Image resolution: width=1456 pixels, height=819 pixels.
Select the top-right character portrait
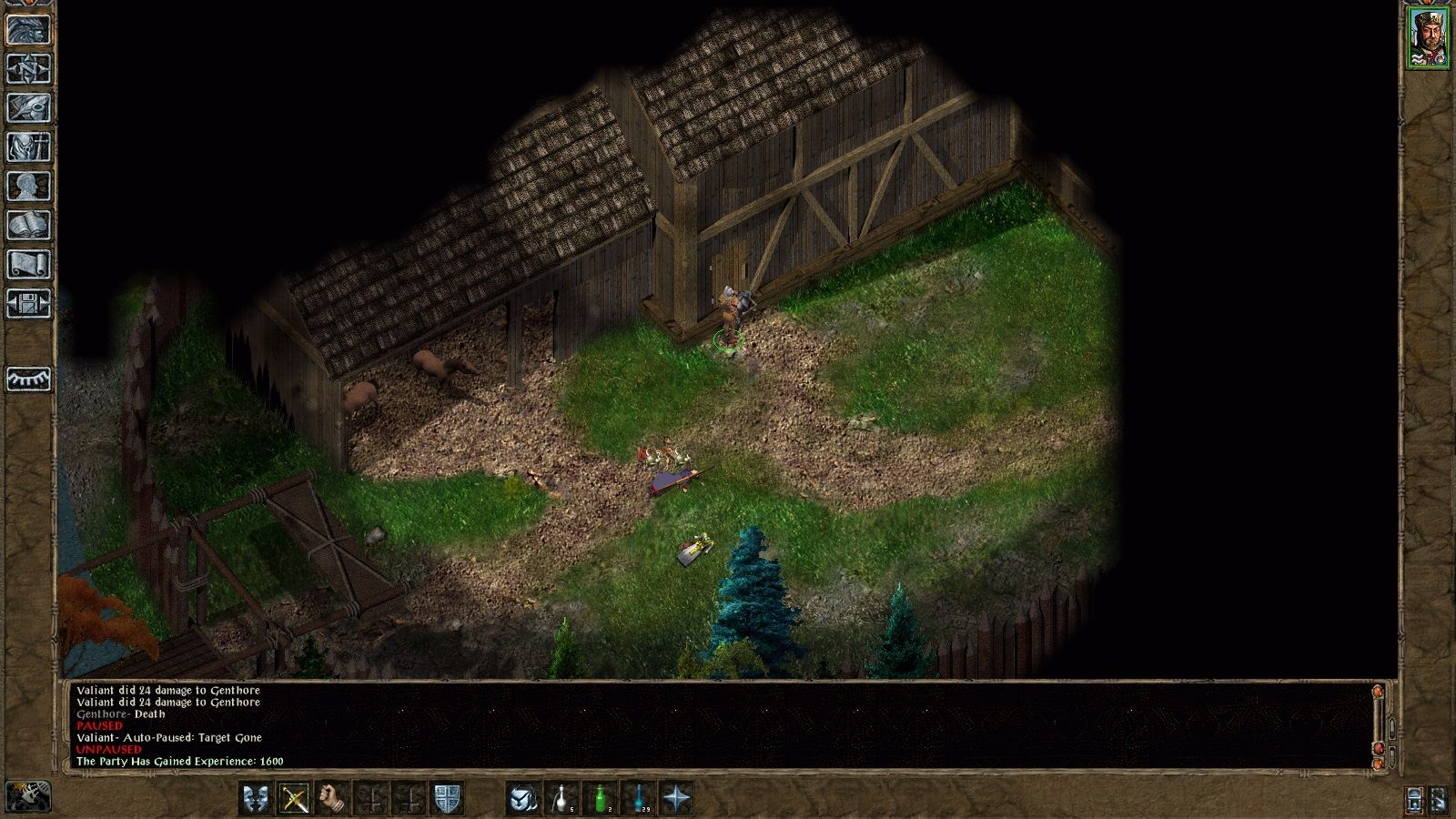1429,36
